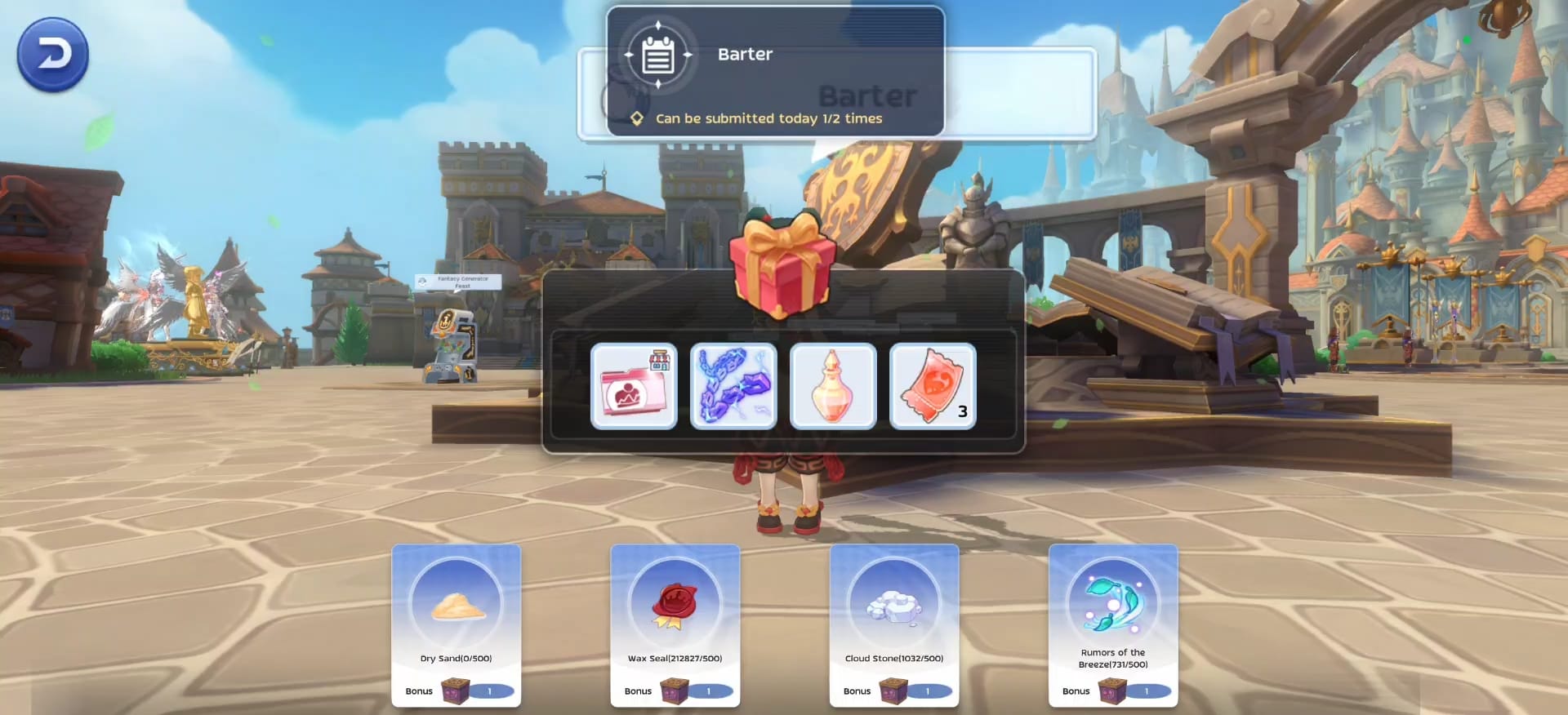Click the Barter notepad icon

(x=657, y=55)
